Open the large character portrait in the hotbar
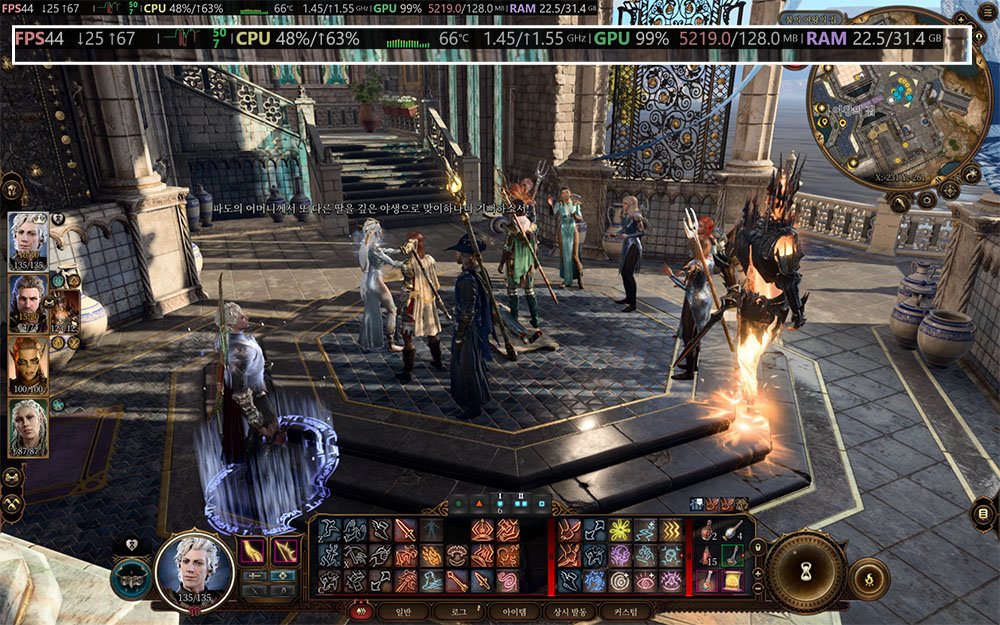This screenshot has height=625, width=1000. click(194, 571)
